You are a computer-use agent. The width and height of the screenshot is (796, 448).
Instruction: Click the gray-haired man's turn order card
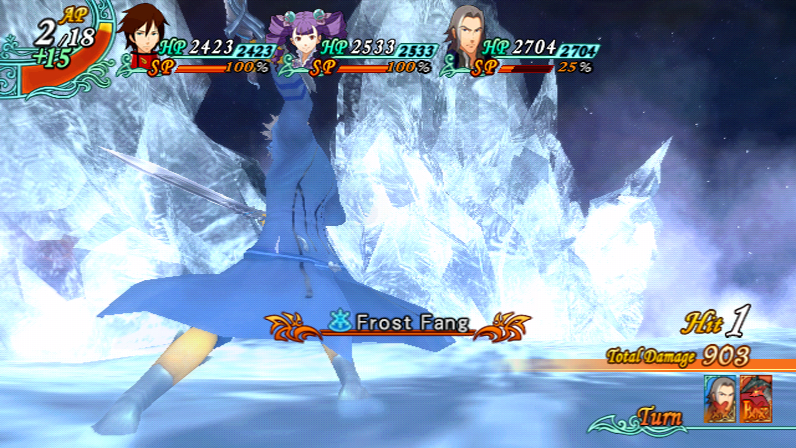click(x=719, y=397)
